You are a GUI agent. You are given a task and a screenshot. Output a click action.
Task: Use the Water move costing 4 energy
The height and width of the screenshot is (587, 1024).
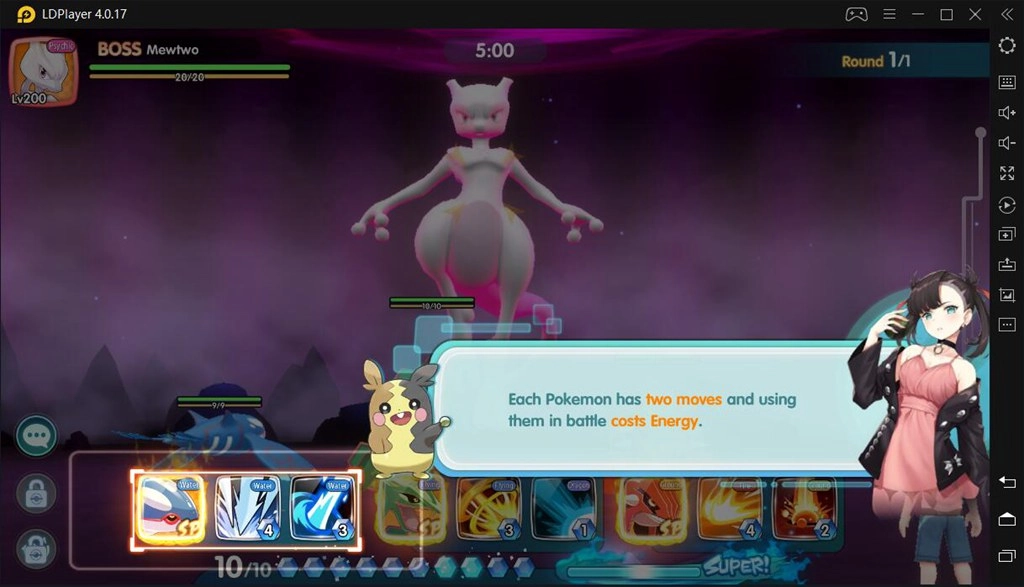tap(247, 509)
